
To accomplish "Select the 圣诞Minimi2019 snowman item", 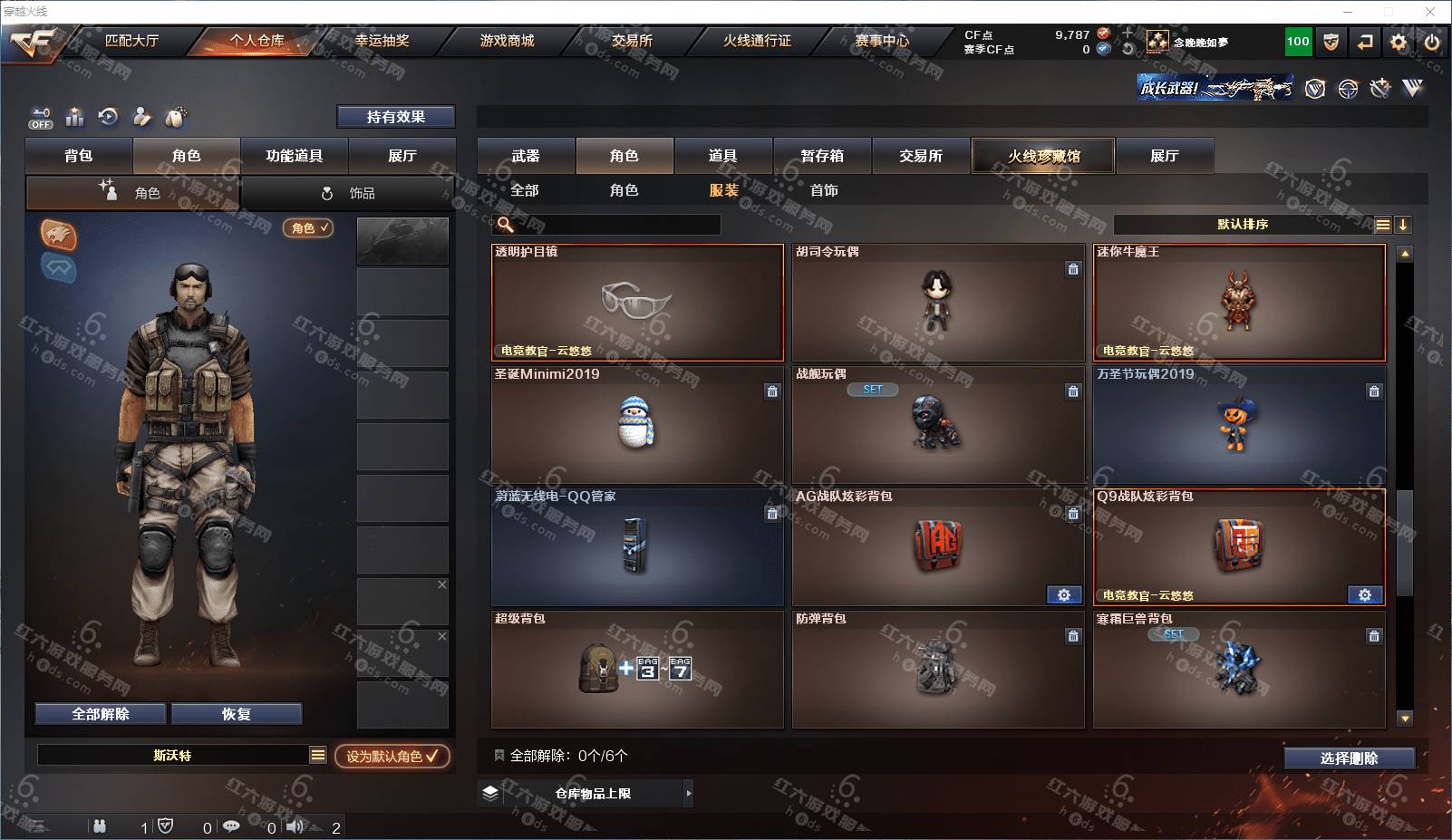I will 637,425.
